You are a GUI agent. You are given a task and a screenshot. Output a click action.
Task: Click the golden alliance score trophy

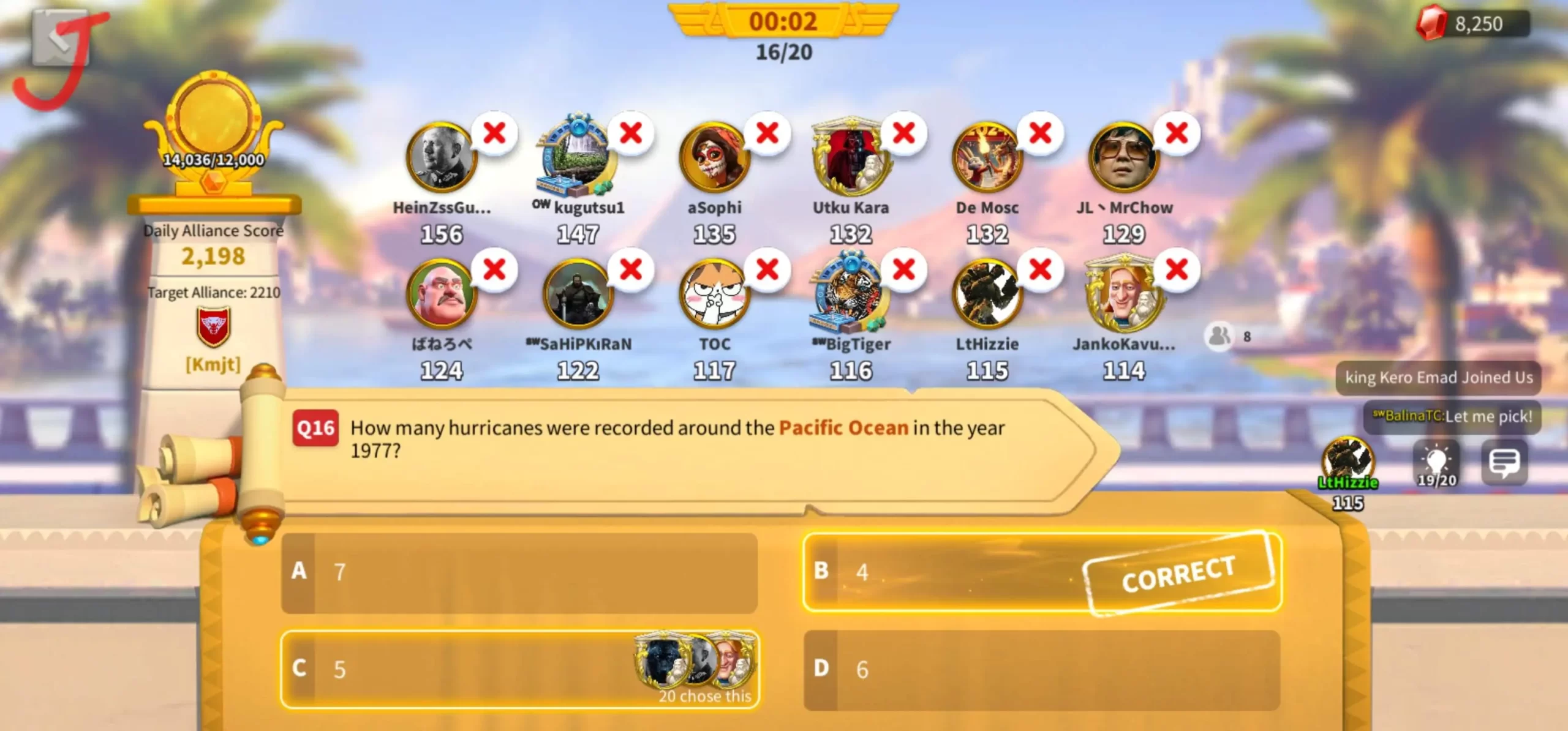click(213, 132)
